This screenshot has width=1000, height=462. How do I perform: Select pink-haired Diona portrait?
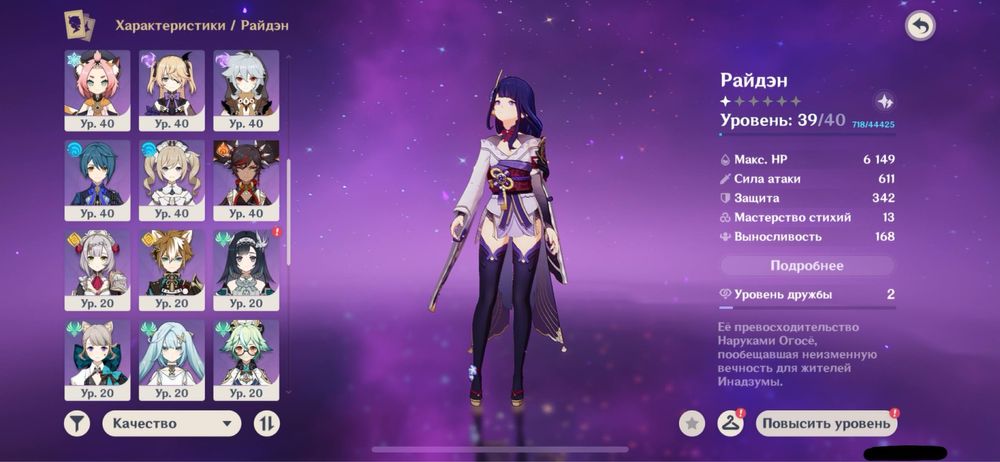[x=97, y=89]
